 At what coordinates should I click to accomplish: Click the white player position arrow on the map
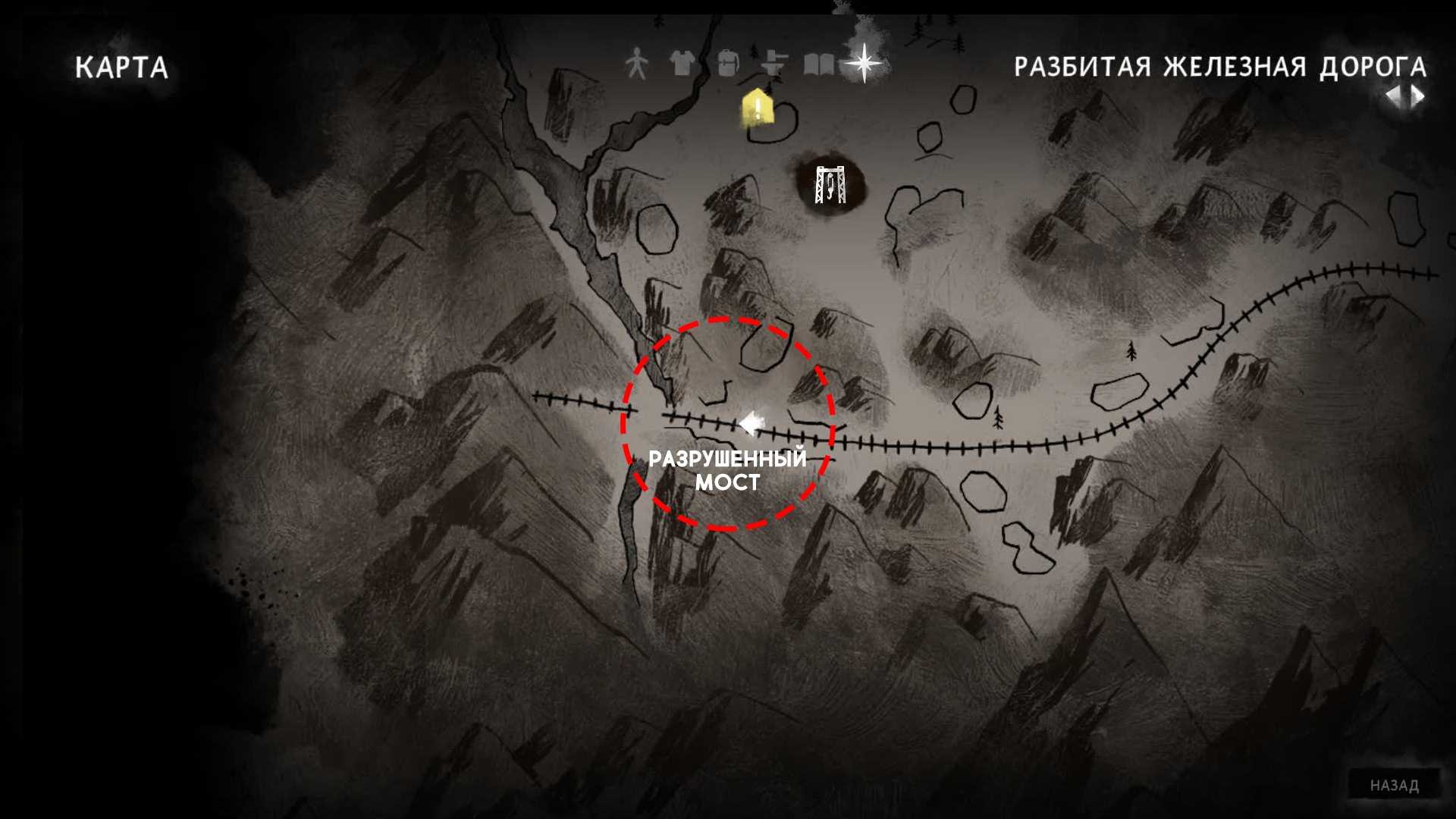tap(749, 424)
